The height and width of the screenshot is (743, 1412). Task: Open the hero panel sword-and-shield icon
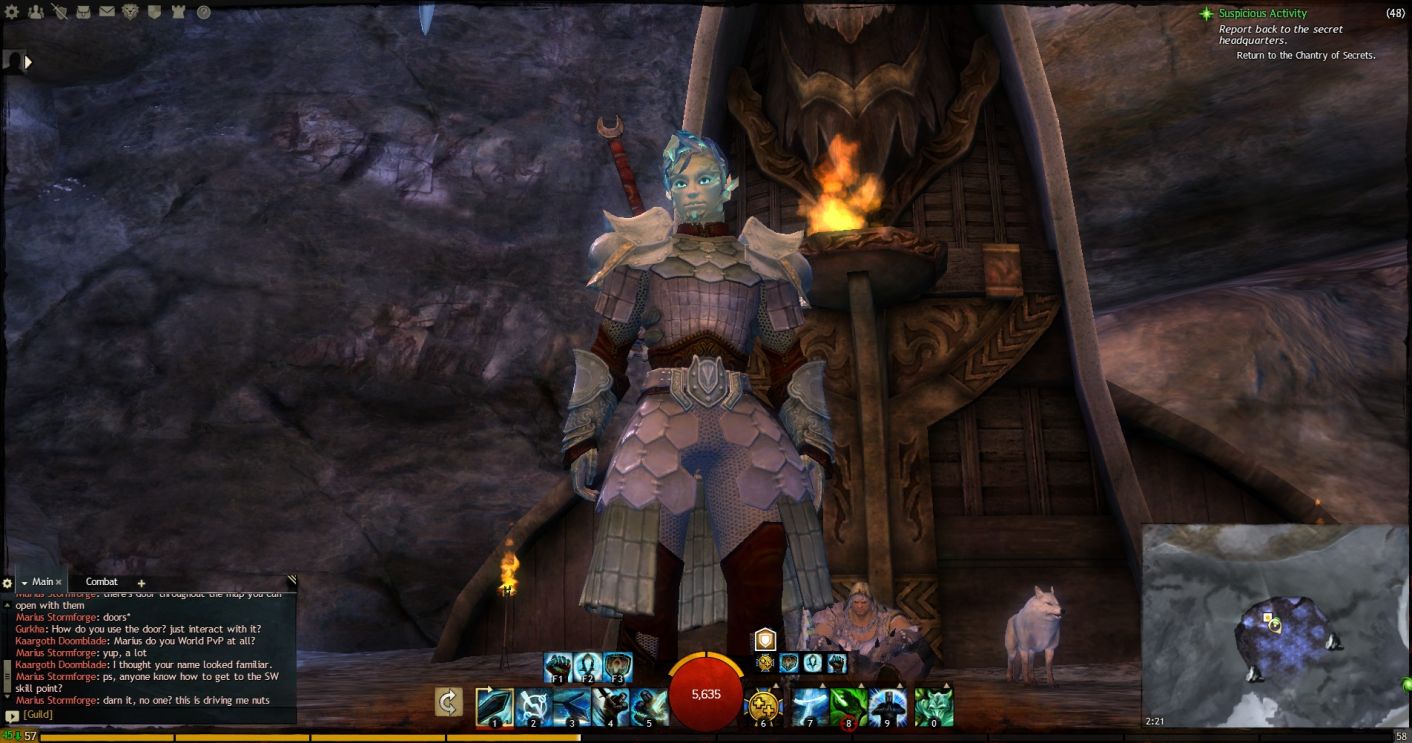pos(59,12)
